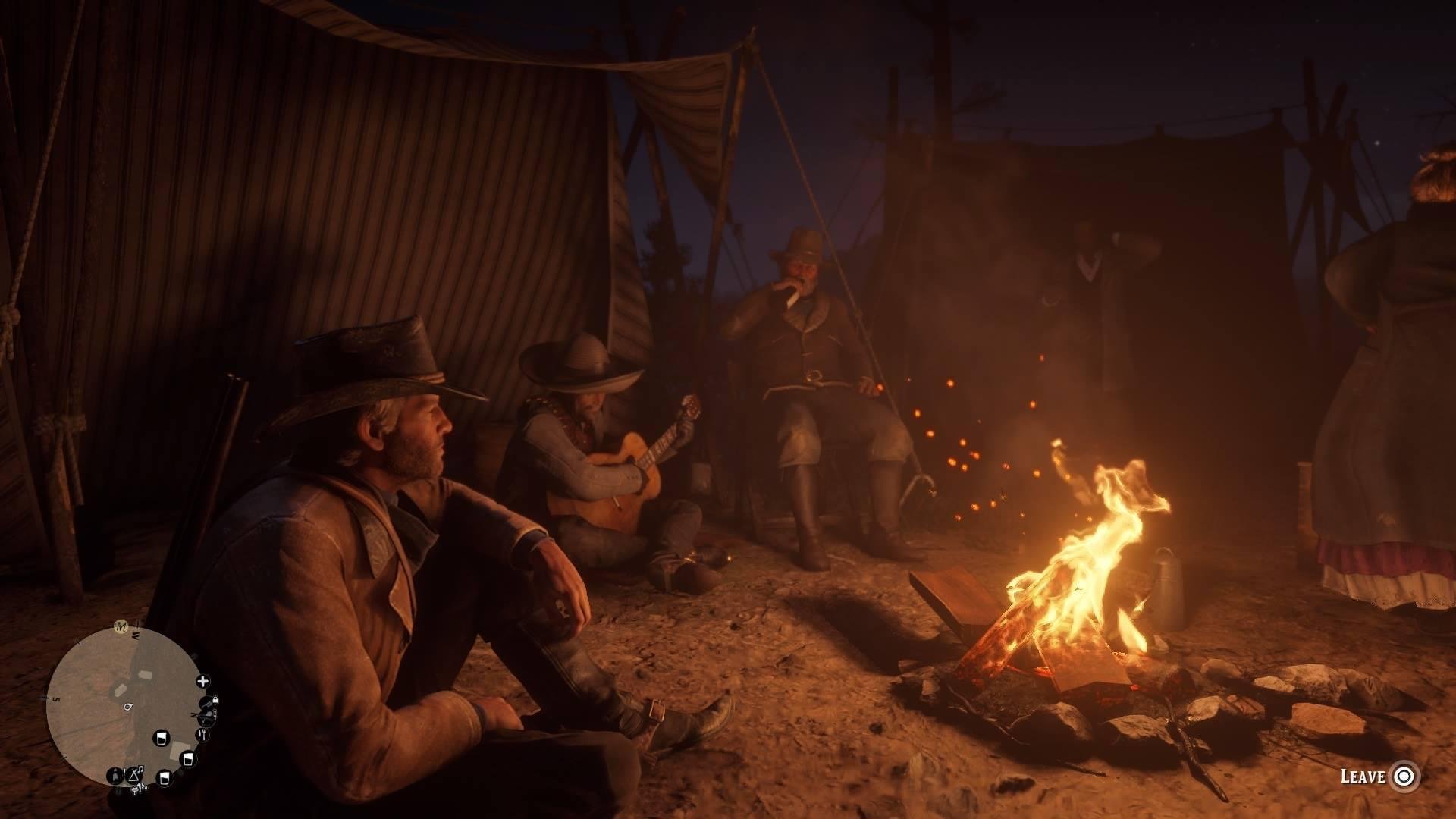Click the N compass letter on the minimap
1456x819 pixels.
coord(194,715)
